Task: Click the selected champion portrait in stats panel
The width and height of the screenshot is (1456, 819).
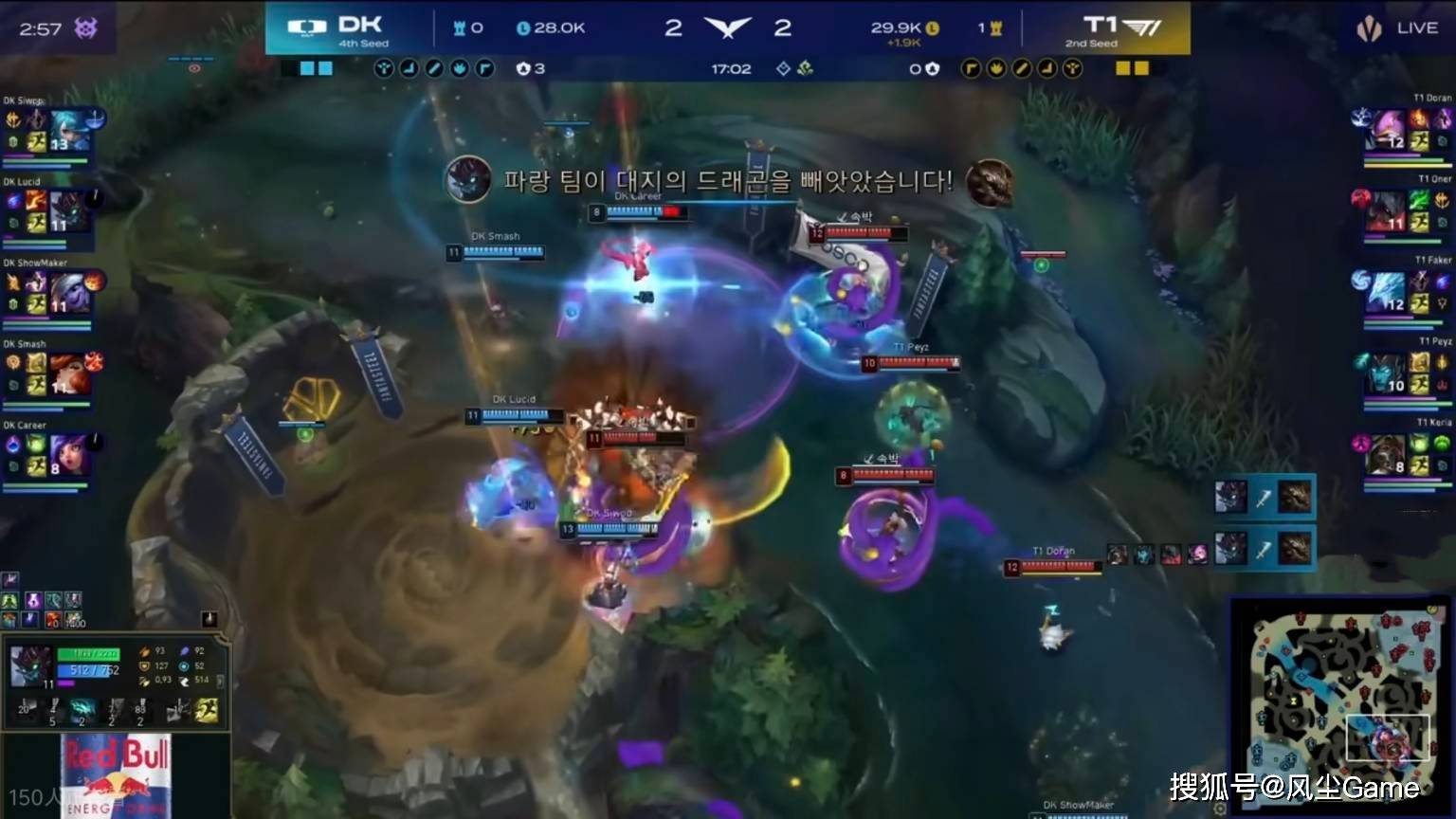Action: pyautogui.click(x=30, y=666)
